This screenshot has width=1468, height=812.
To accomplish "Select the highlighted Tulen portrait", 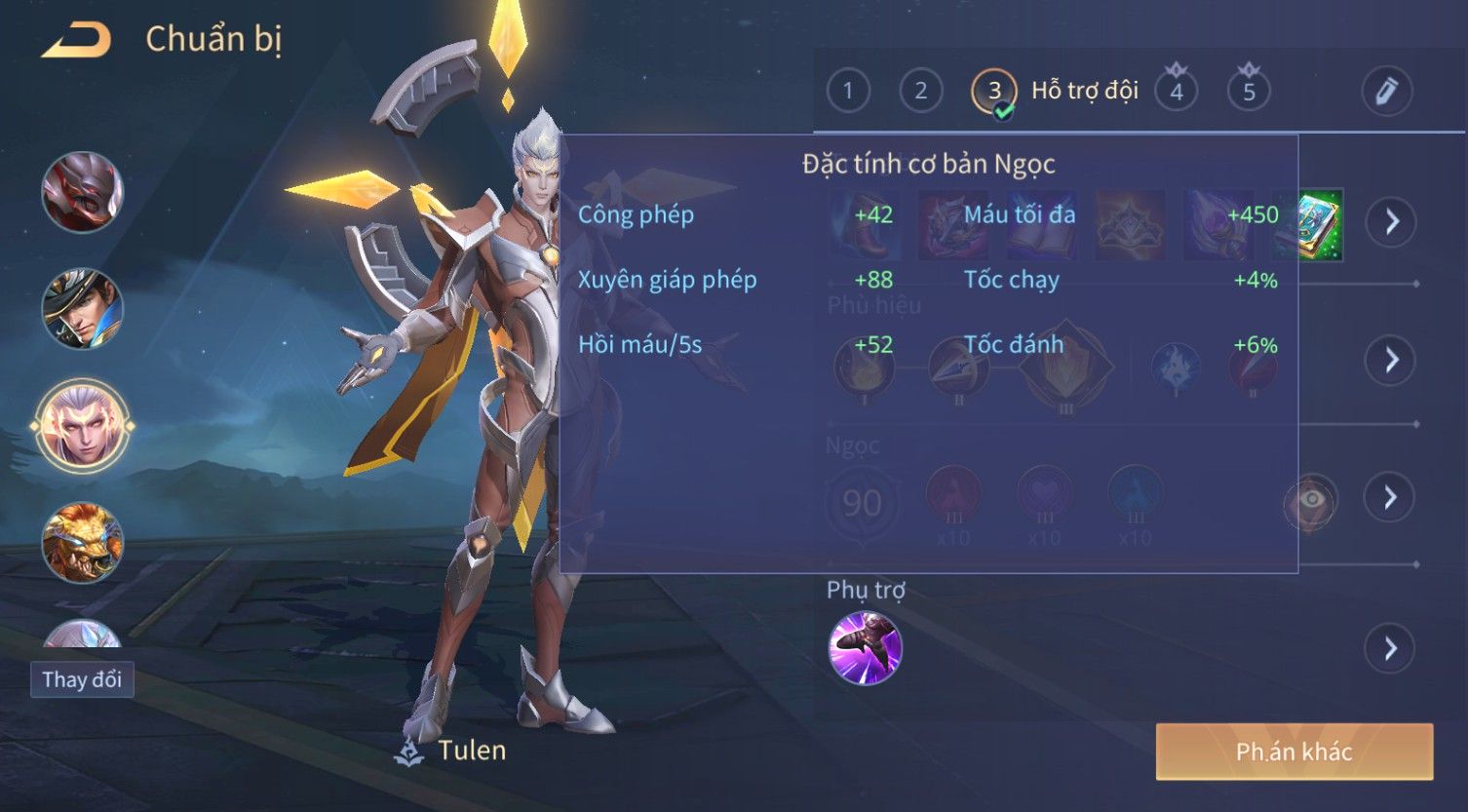I will click(83, 426).
